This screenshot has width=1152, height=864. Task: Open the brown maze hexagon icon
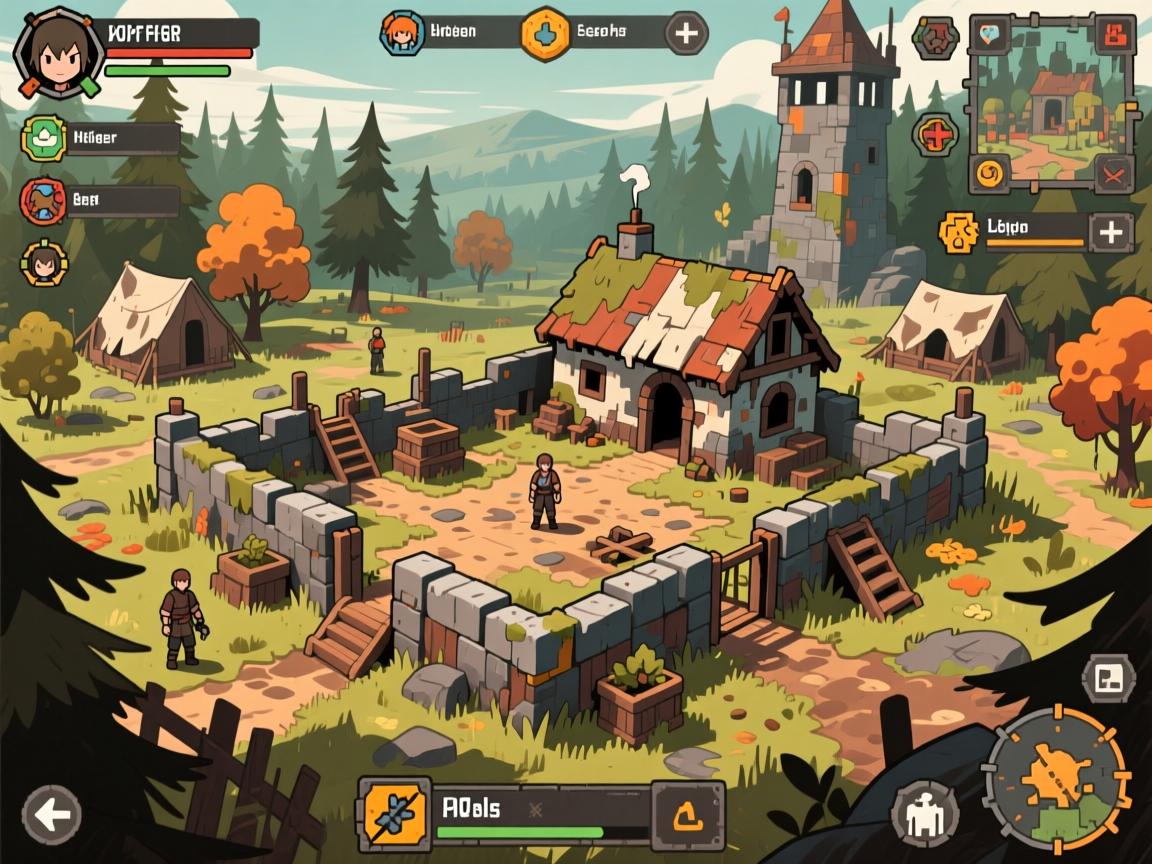tap(936, 38)
